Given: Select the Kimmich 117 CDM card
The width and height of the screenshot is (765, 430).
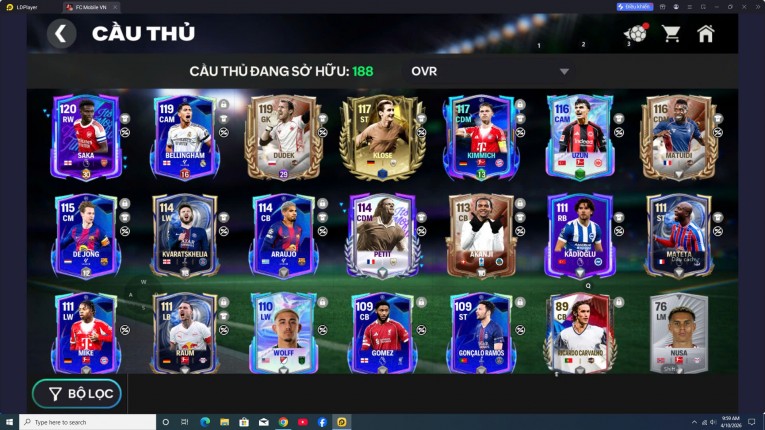Looking at the screenshot, I should click(x=479, y=137).
